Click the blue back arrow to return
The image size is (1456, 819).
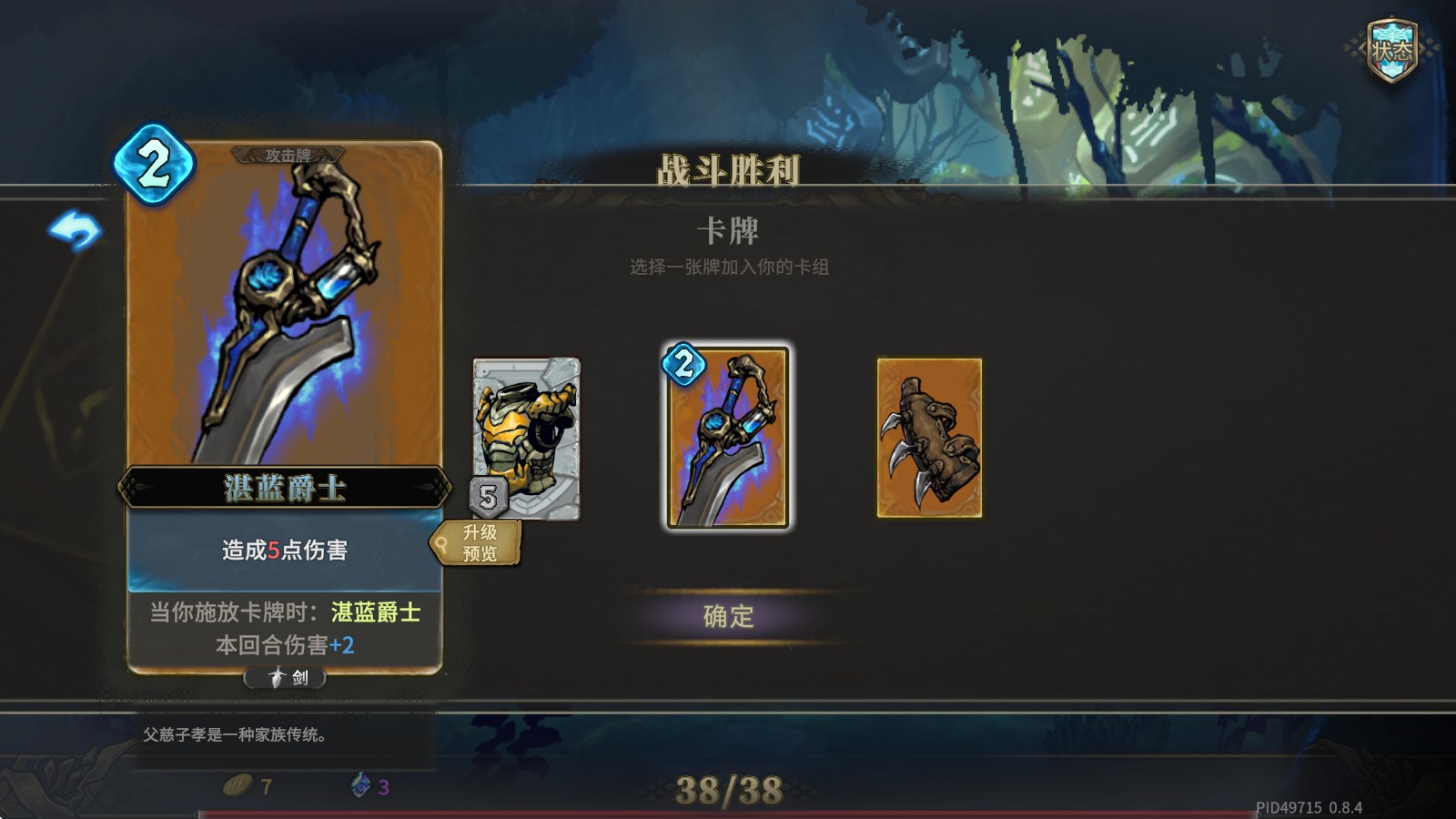tap(76, 230)
